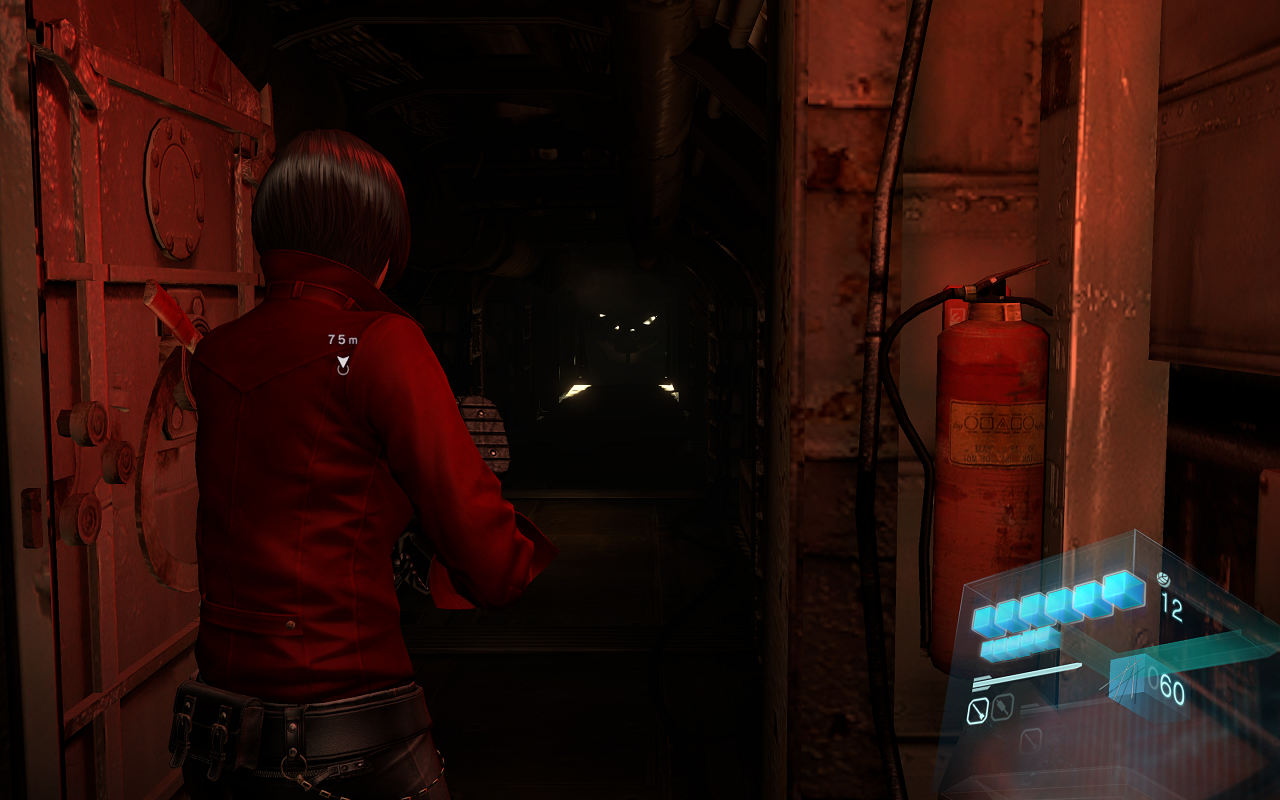Select the ammo count reading 060

[x=1166, y=685]
